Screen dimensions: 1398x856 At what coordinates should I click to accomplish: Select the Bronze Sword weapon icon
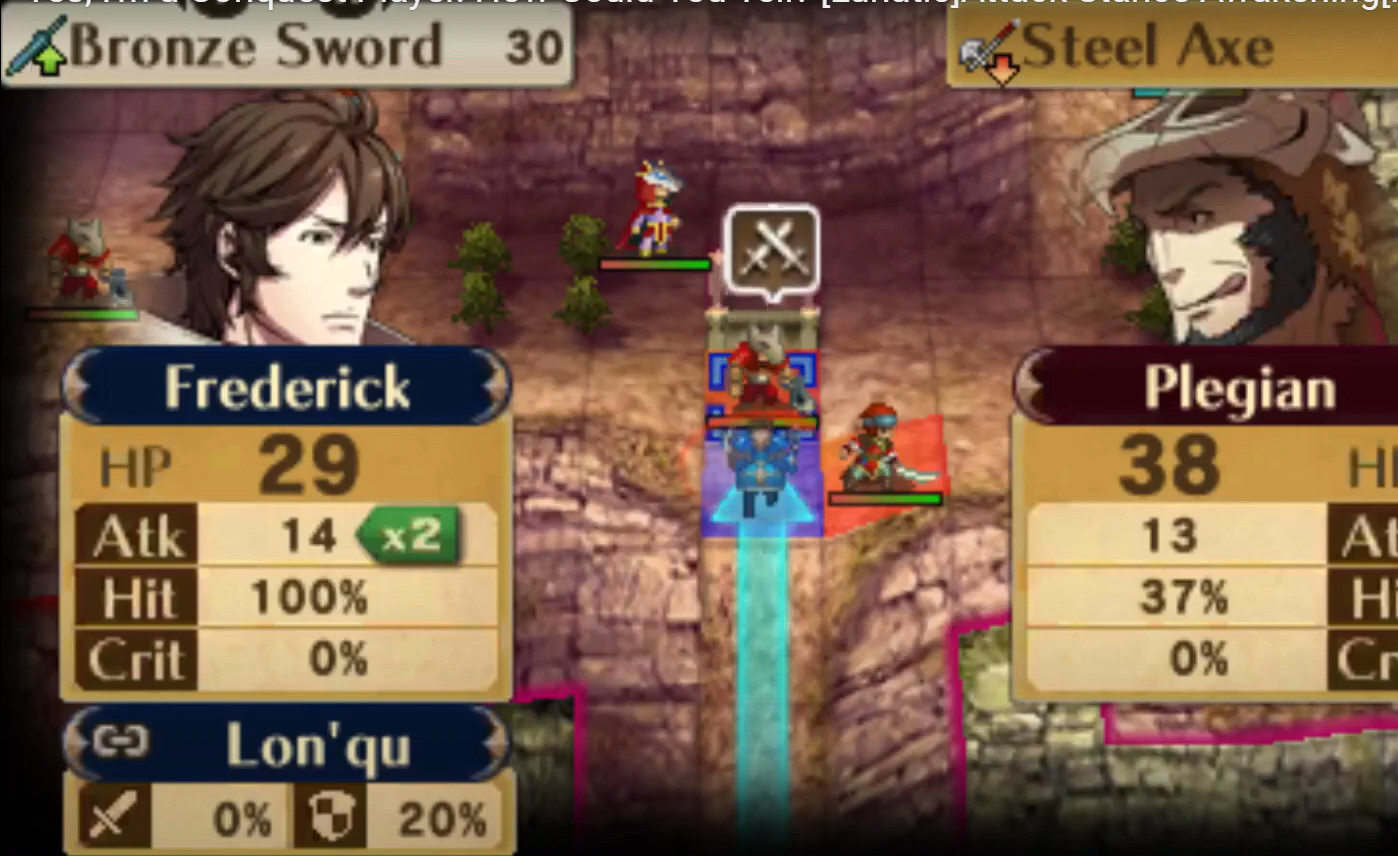[x=36, y=46]
